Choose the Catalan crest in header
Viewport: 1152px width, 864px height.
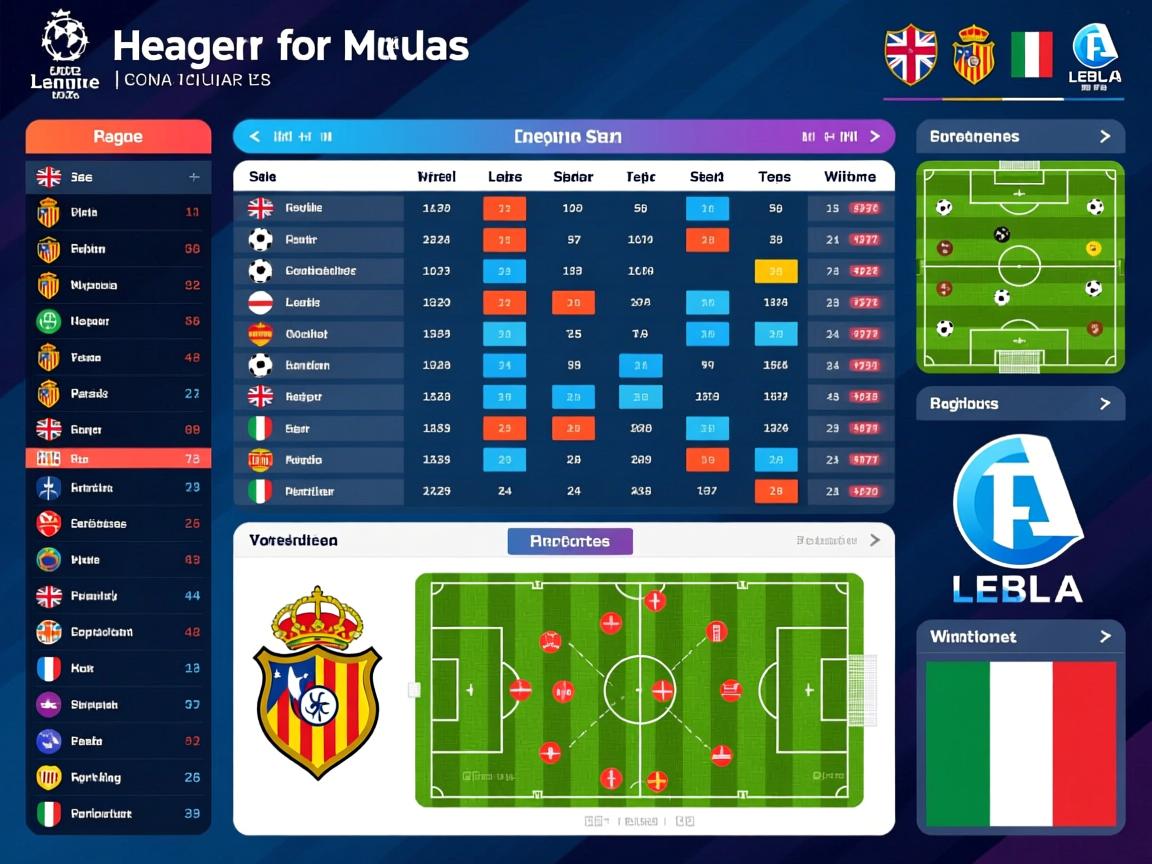coord(973,54)
